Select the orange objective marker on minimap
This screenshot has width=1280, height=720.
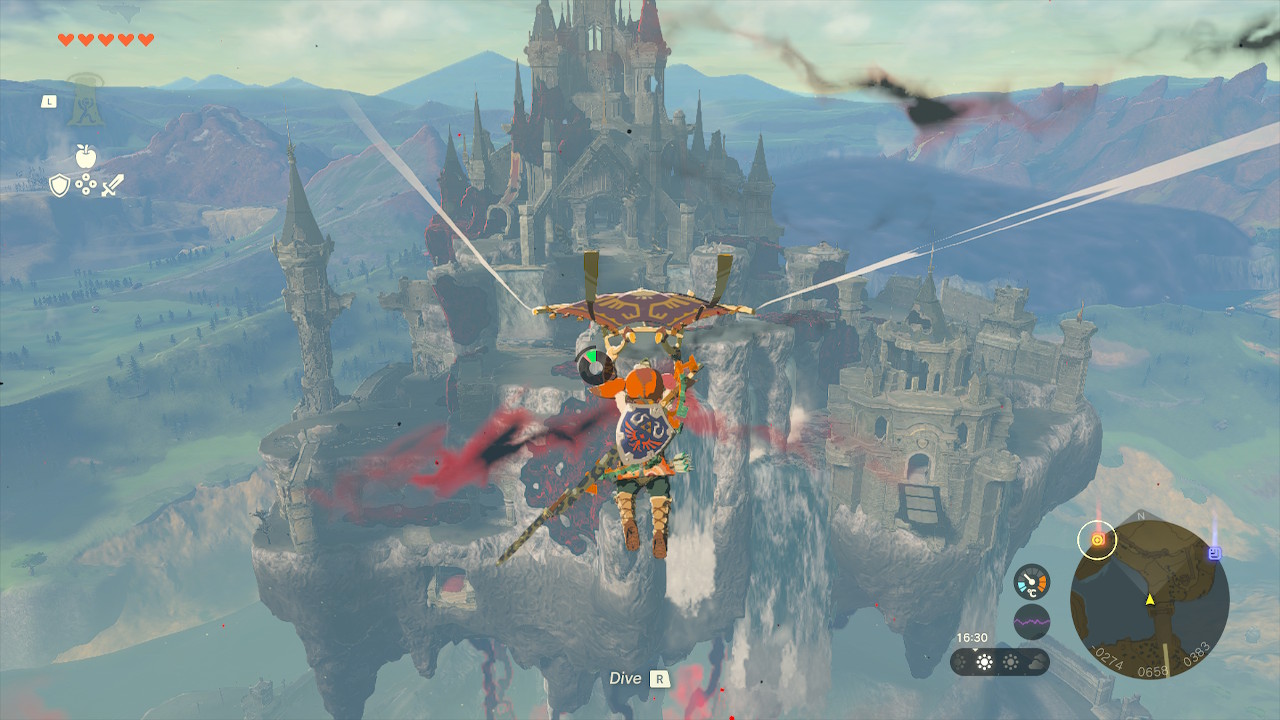(1097, 541)
